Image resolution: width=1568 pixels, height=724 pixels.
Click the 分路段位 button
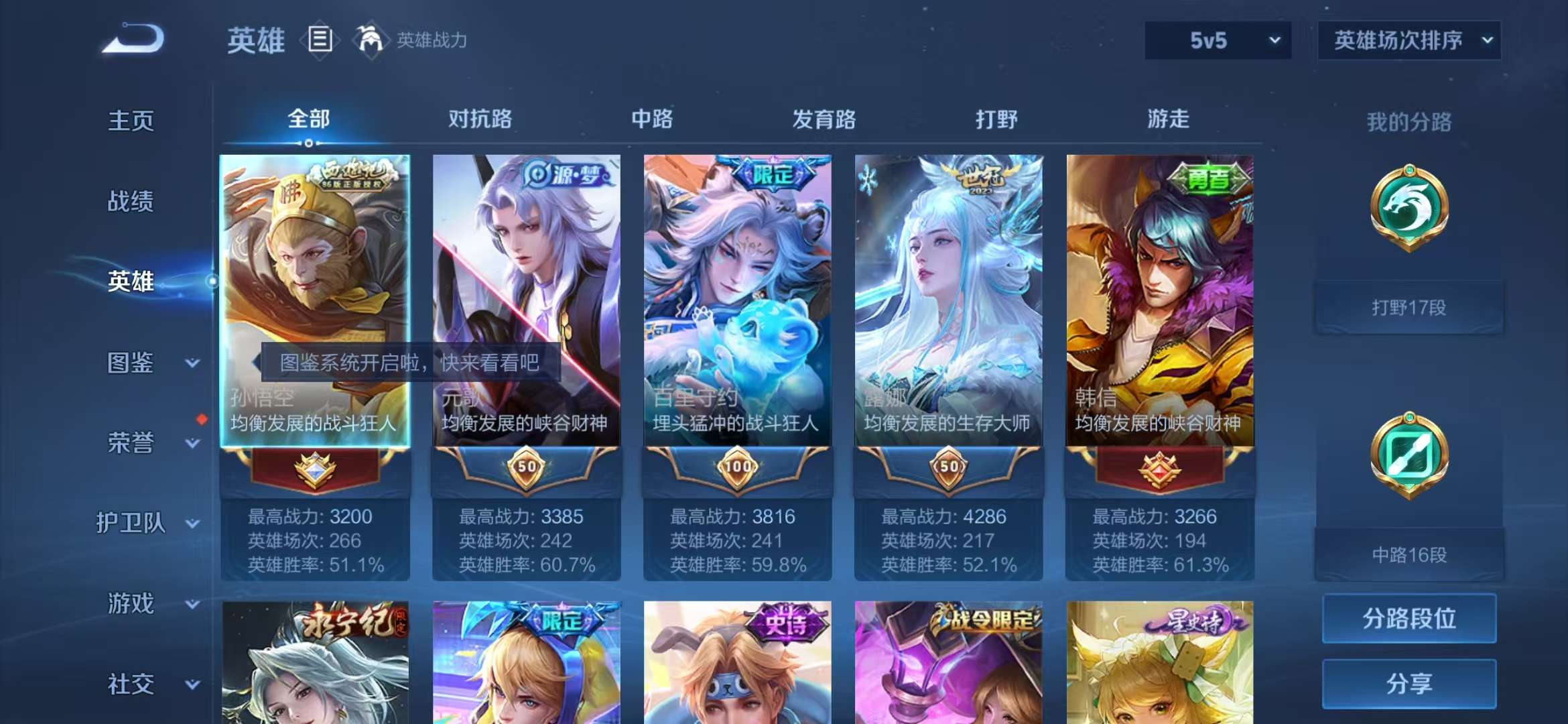(x=1409, y=619)
